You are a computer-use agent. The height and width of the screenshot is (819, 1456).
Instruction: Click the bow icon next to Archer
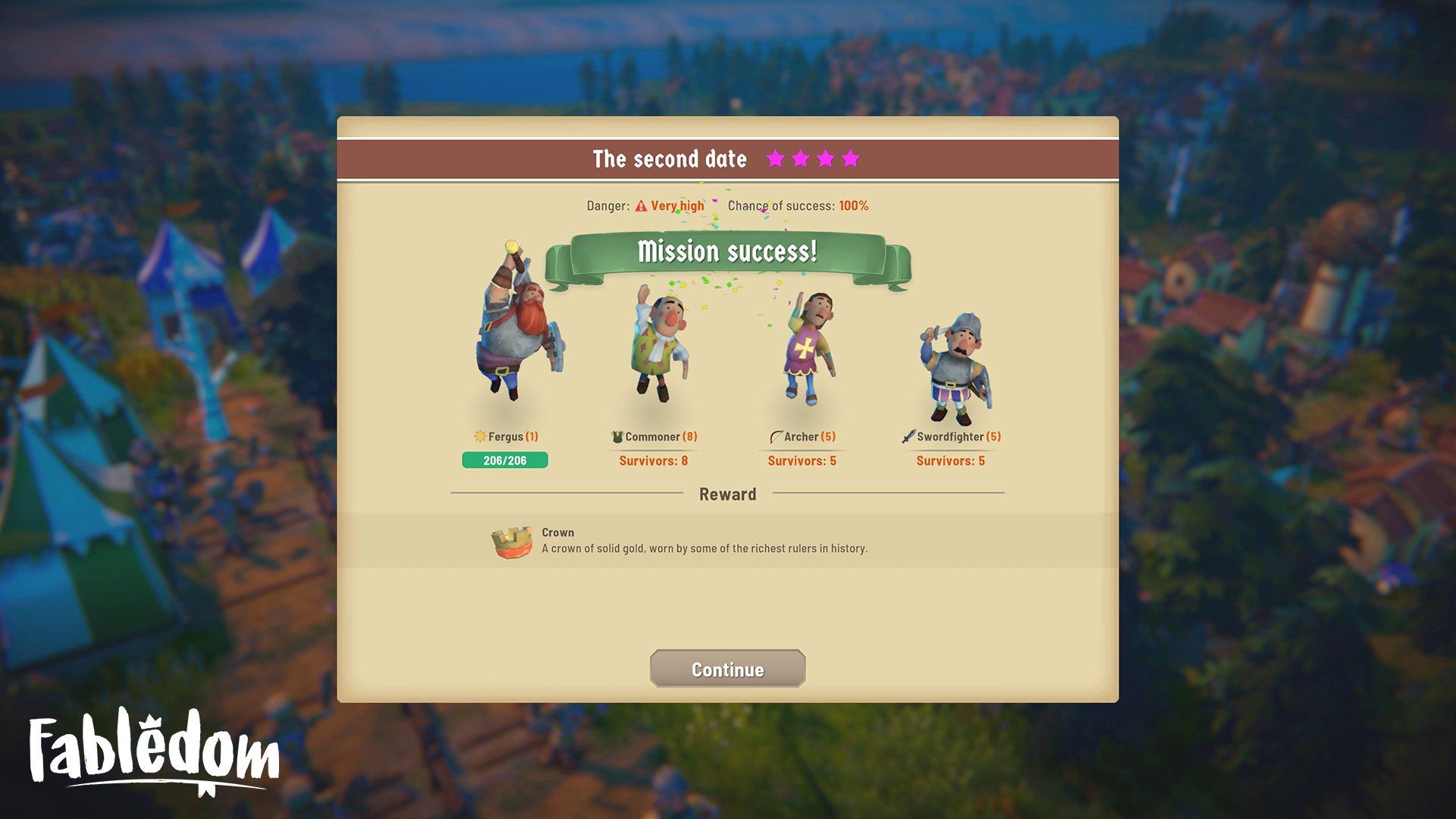tap(776, 436)
